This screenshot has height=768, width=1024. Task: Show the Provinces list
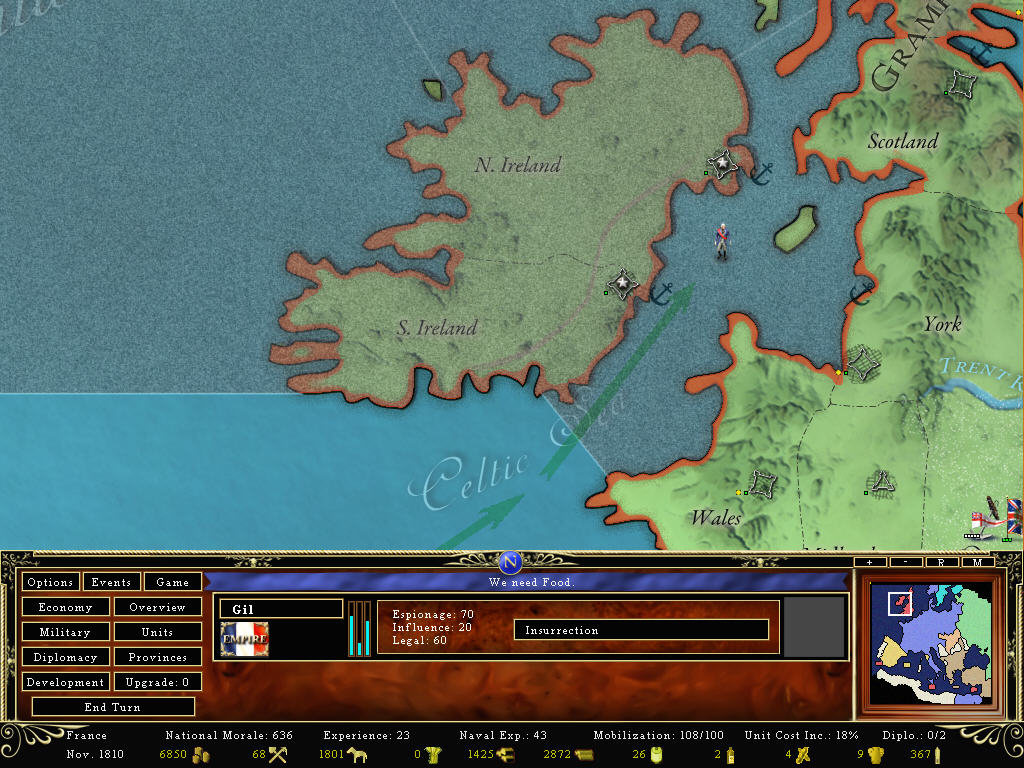coord(157,657)
